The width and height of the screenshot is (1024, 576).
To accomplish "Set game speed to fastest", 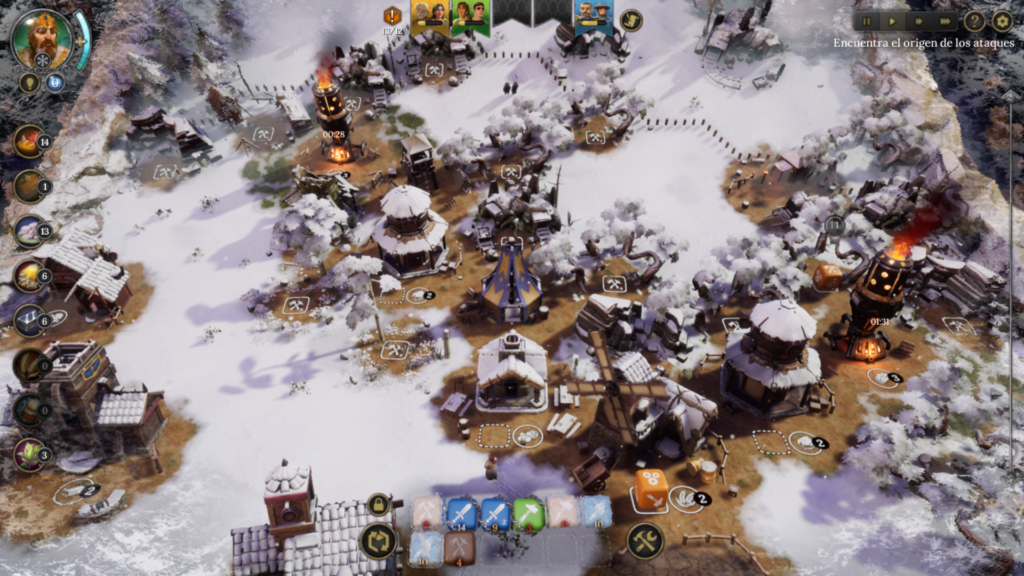I will tap(945, 20).
